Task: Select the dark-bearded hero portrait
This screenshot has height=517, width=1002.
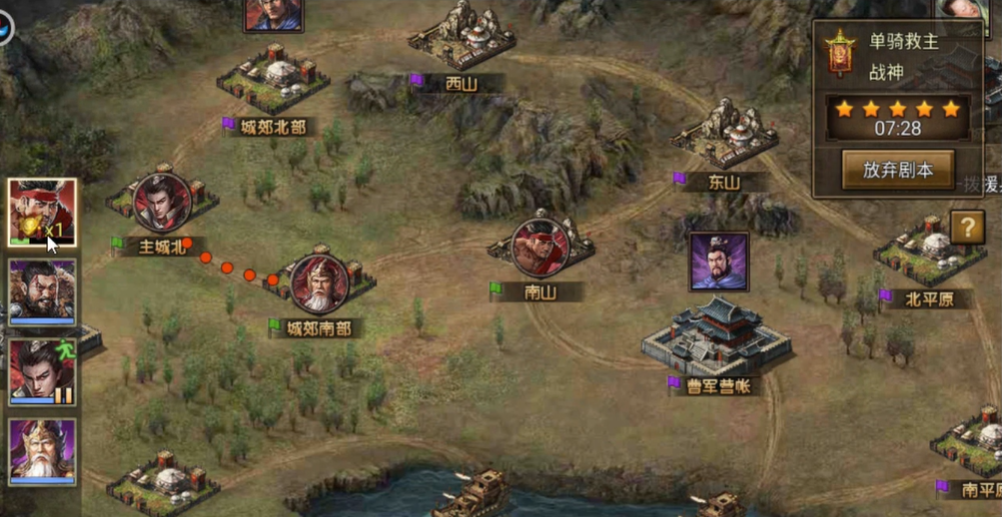Action: pyautogui.click(x=42, y=291)
